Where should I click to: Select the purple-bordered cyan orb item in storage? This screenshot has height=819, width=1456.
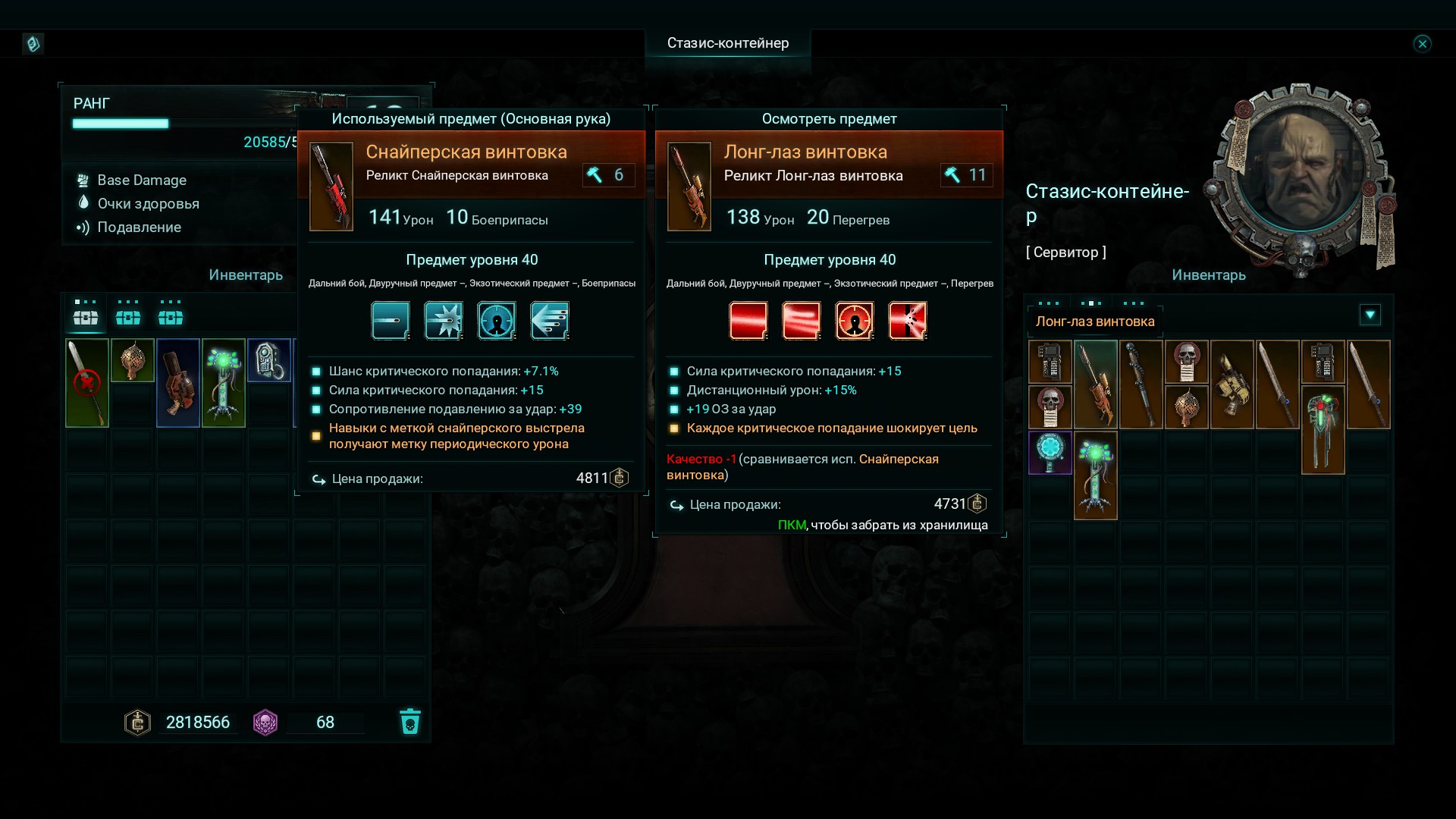(x=1050, y=452)
